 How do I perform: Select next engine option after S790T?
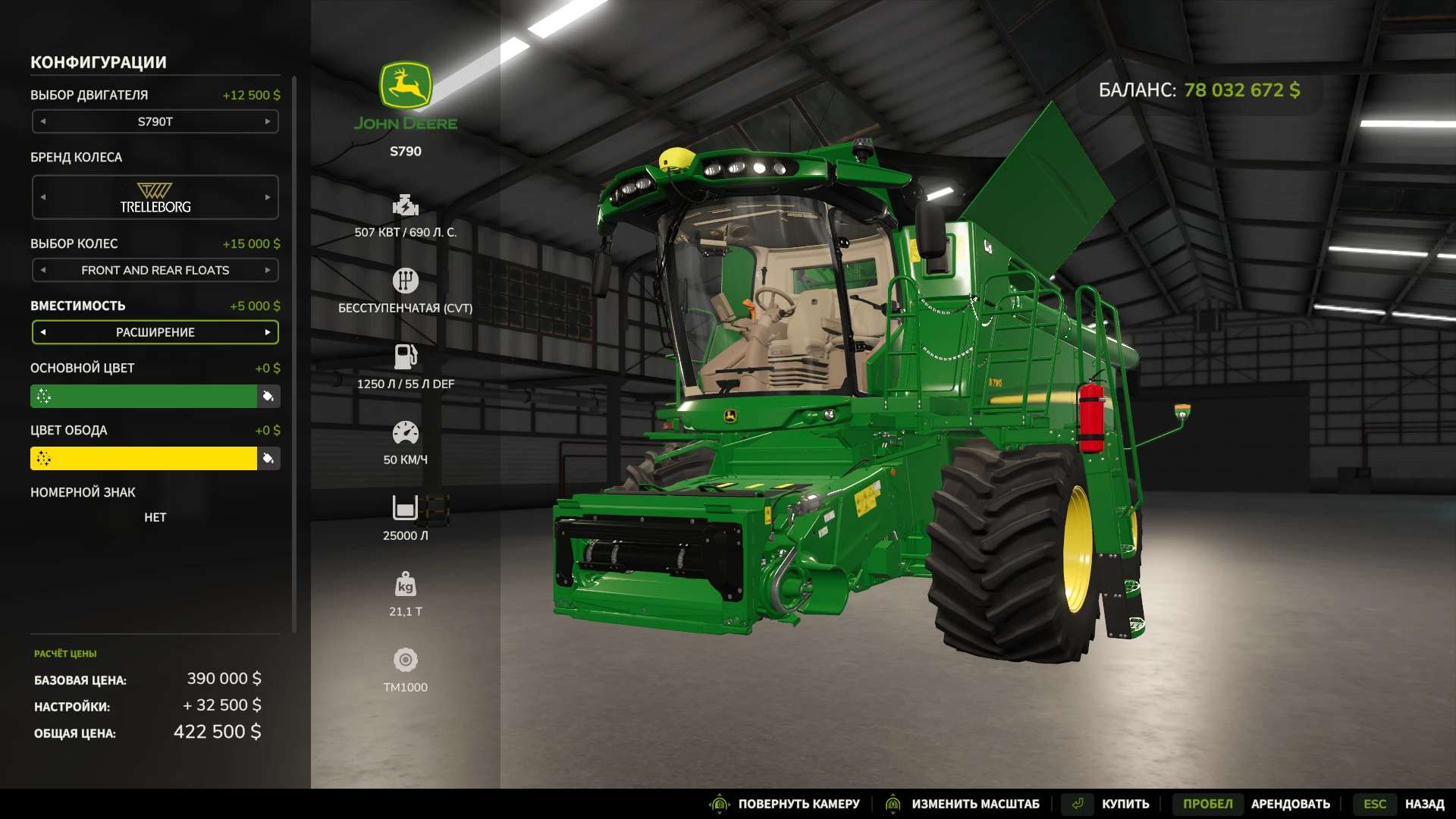click(x=268, y=121)
